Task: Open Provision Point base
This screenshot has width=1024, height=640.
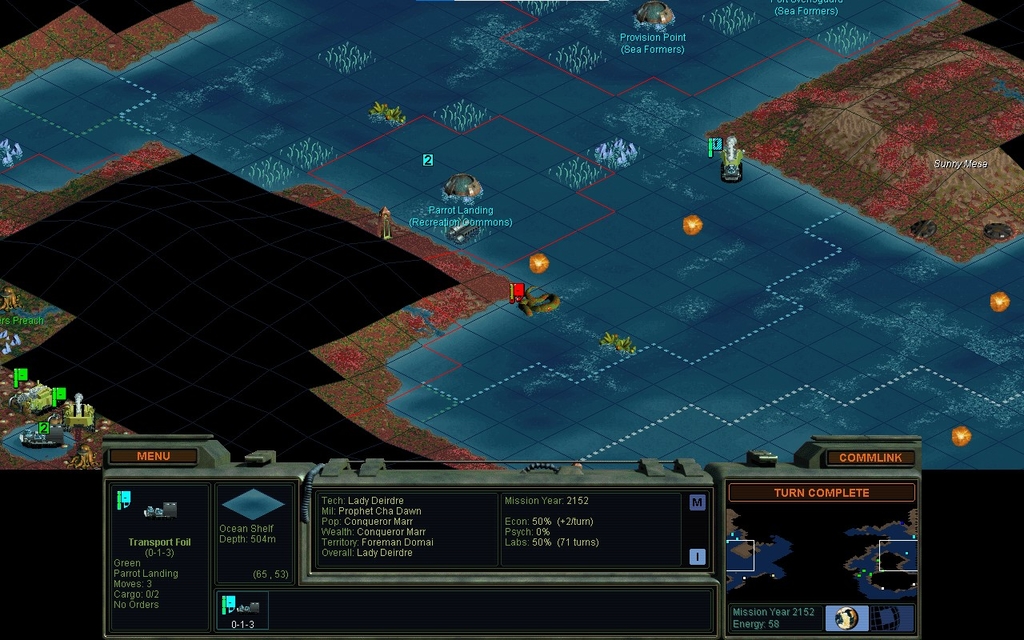Action: pos(653,14)
